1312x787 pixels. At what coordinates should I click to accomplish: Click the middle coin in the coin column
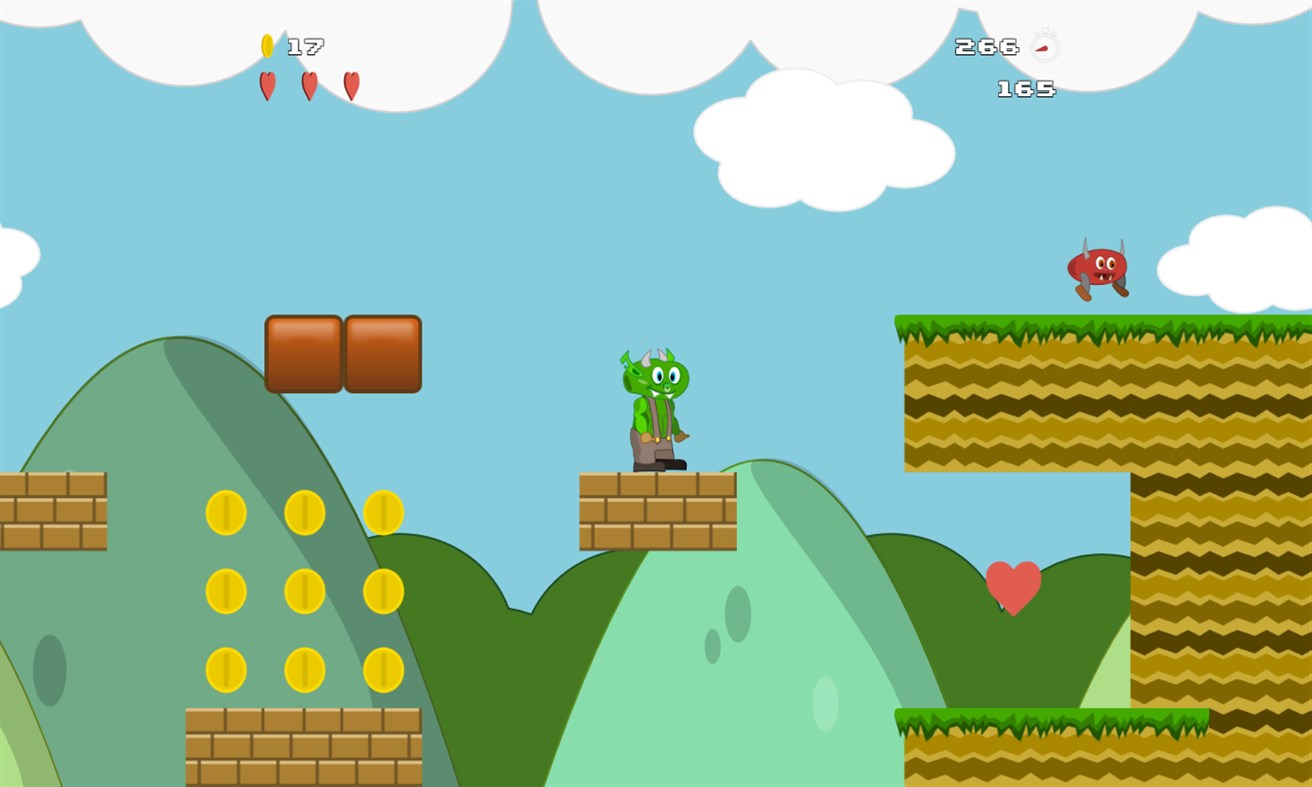(x=305, y=590)
